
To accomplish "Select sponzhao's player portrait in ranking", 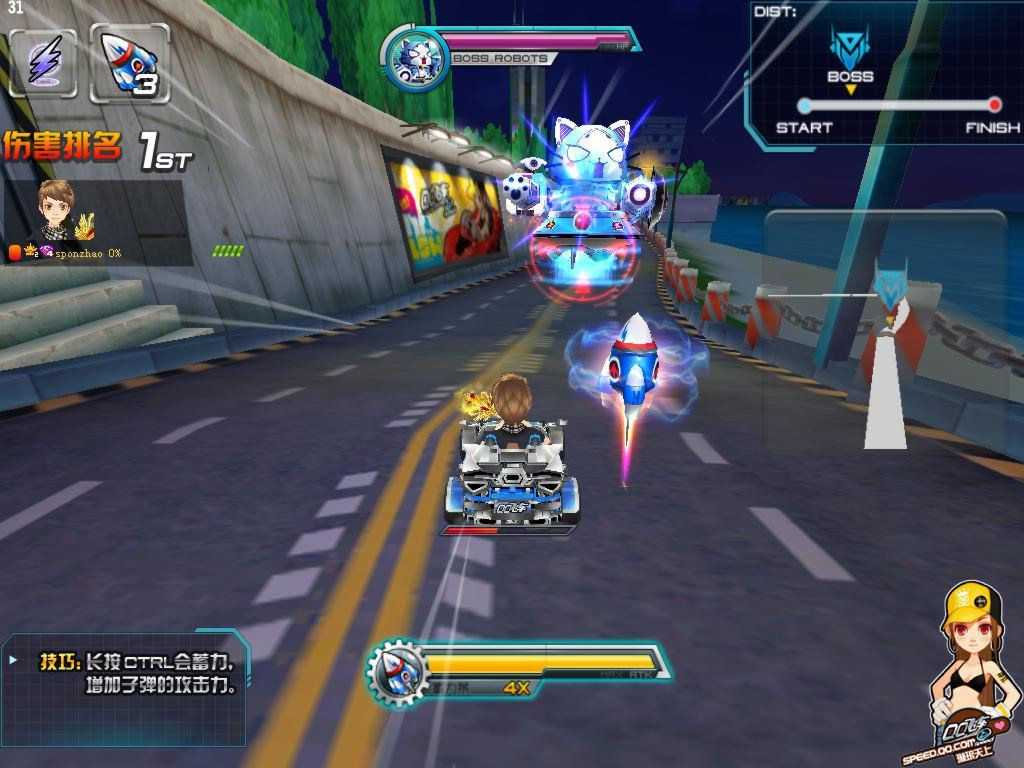I will click(56, 207).
